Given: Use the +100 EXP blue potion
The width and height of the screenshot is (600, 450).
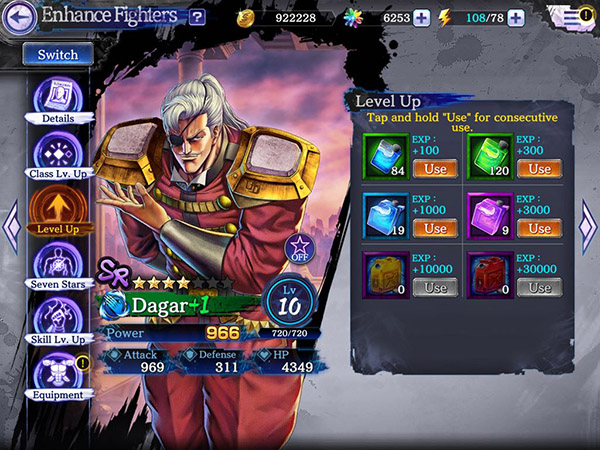Looking at the screenshot, I should [x=435, y=168].
